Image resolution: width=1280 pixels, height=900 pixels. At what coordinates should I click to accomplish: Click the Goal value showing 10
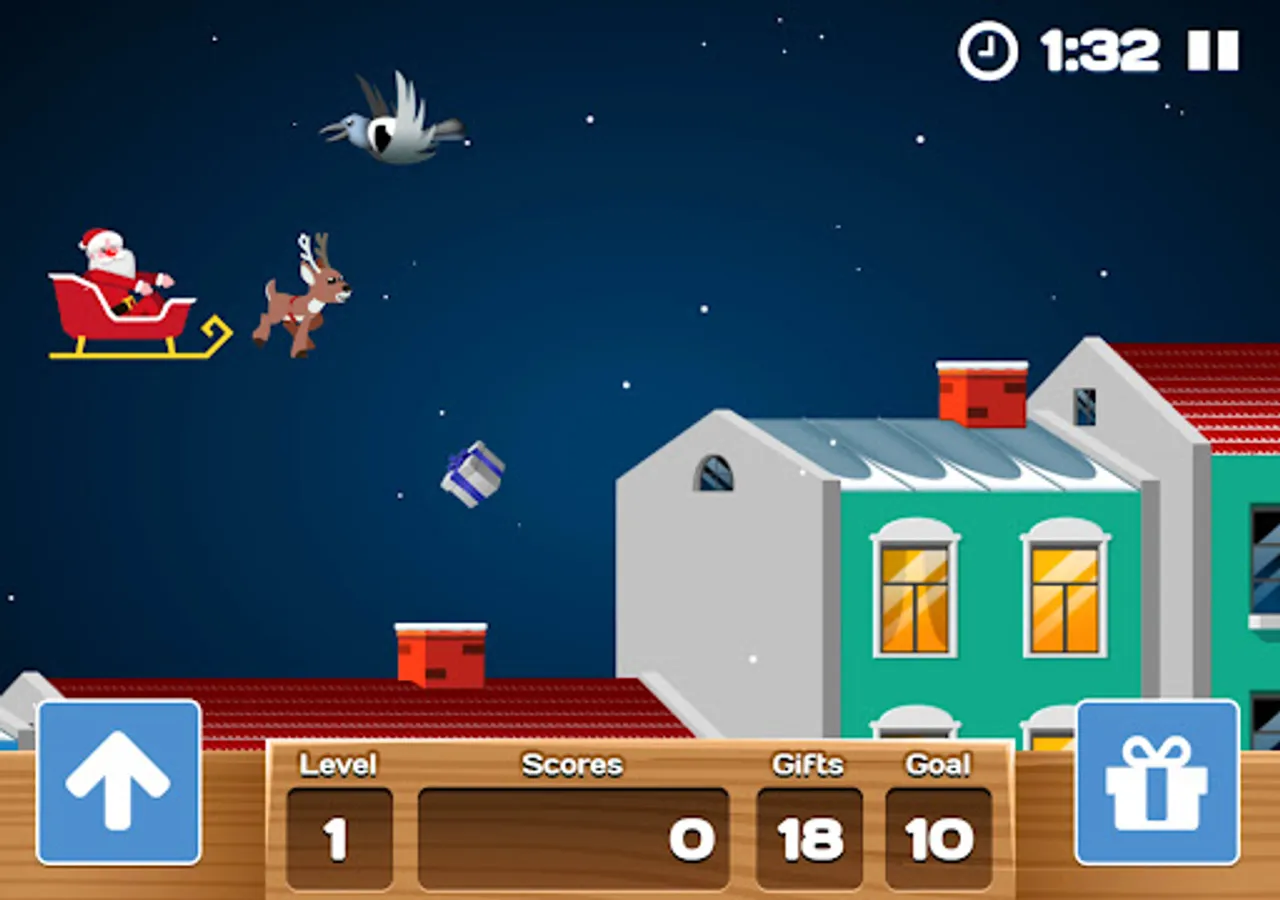tap(941, 838)
